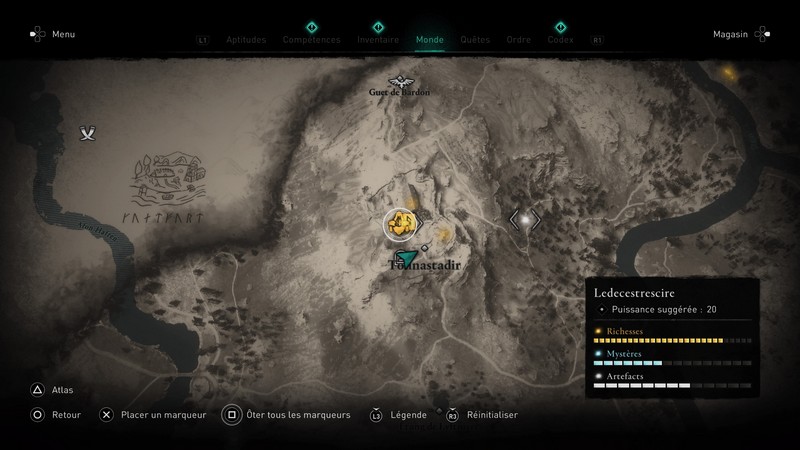Select the white glowing mystery marker
800x450 pixels.
point(522,218)
